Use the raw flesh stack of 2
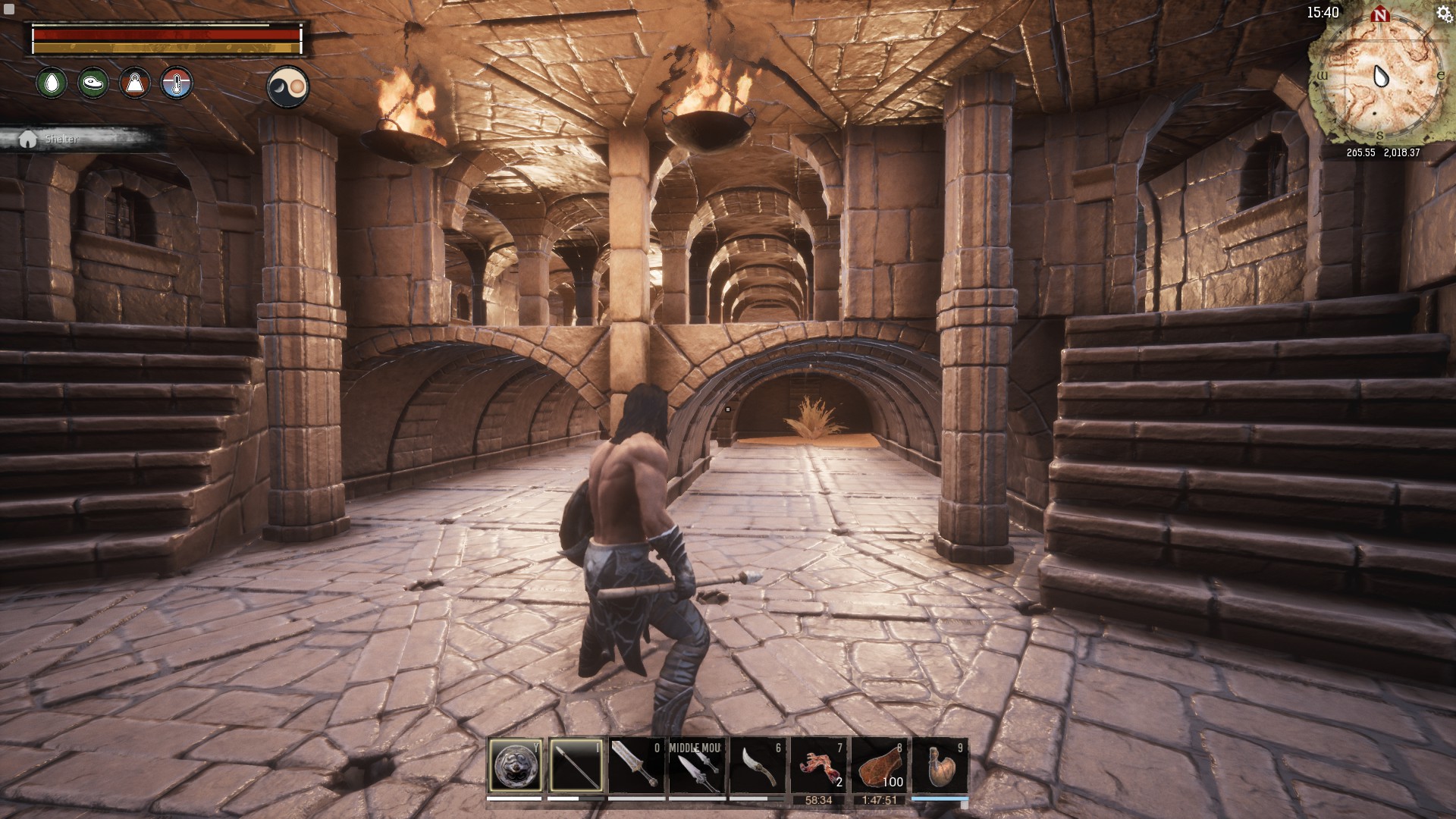 point(818,766)
